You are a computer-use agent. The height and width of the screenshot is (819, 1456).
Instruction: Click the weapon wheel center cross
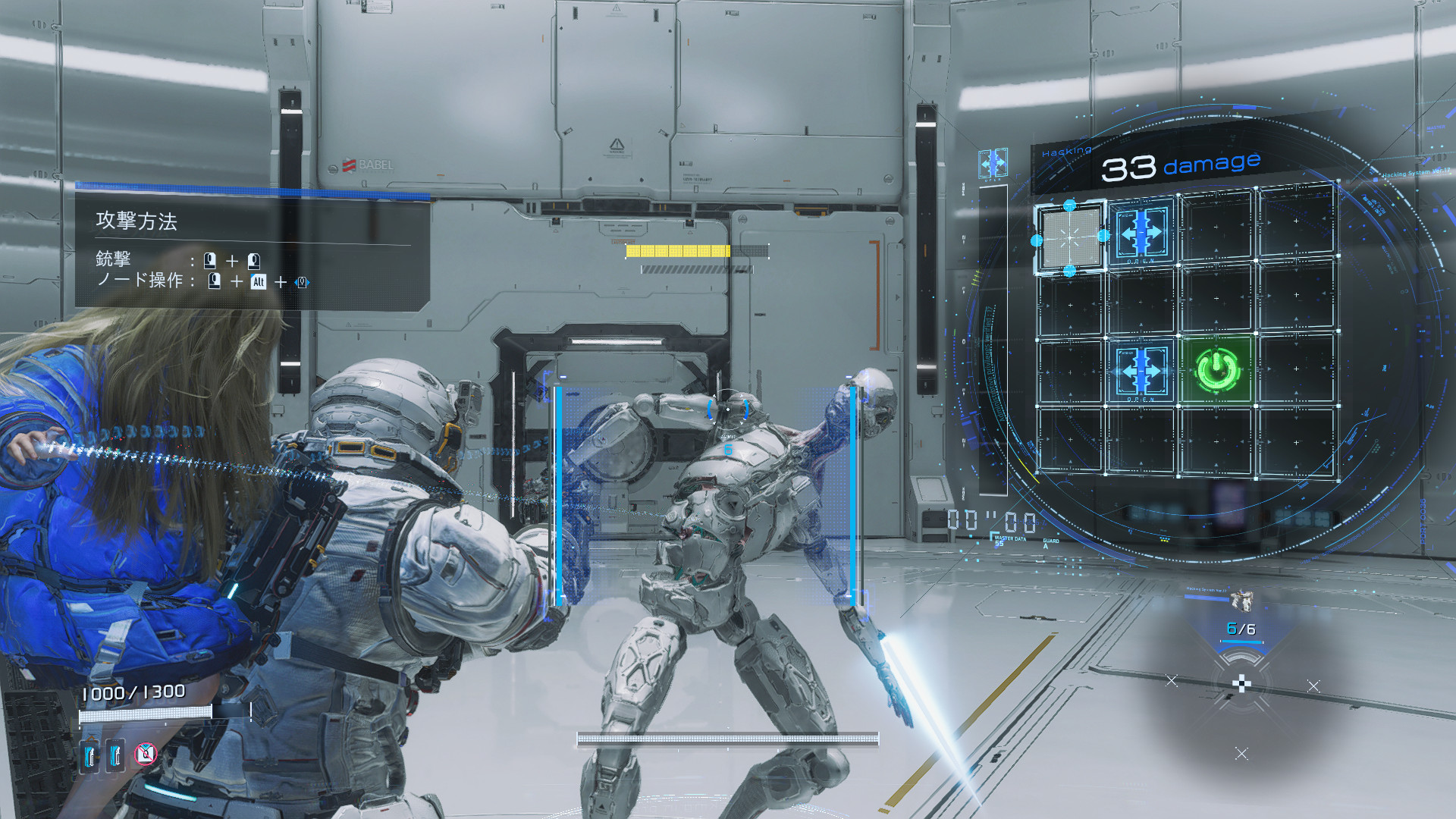(1241, 685)
